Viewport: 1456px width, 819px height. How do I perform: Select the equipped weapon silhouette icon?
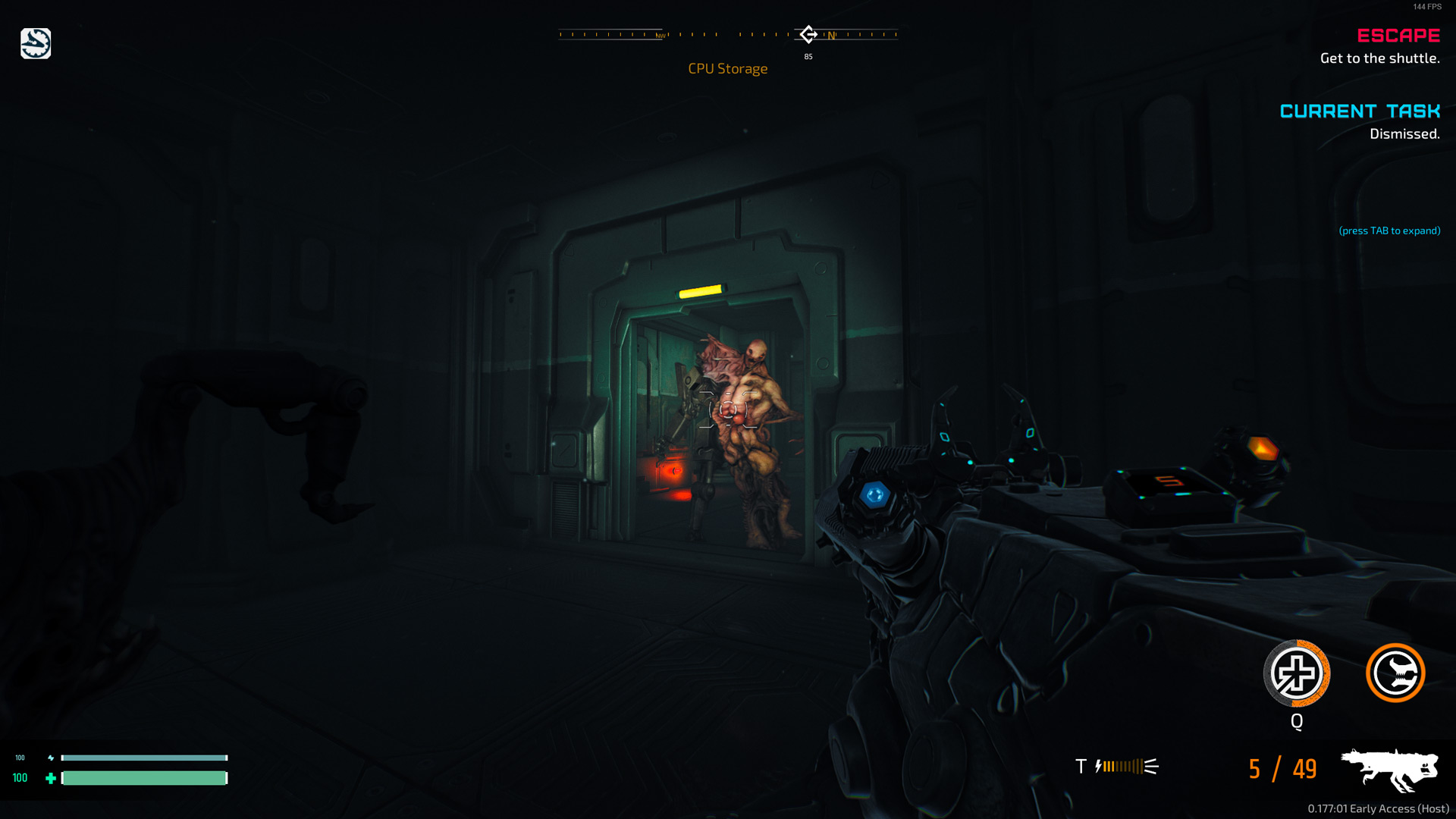[x=1389, y=768]
